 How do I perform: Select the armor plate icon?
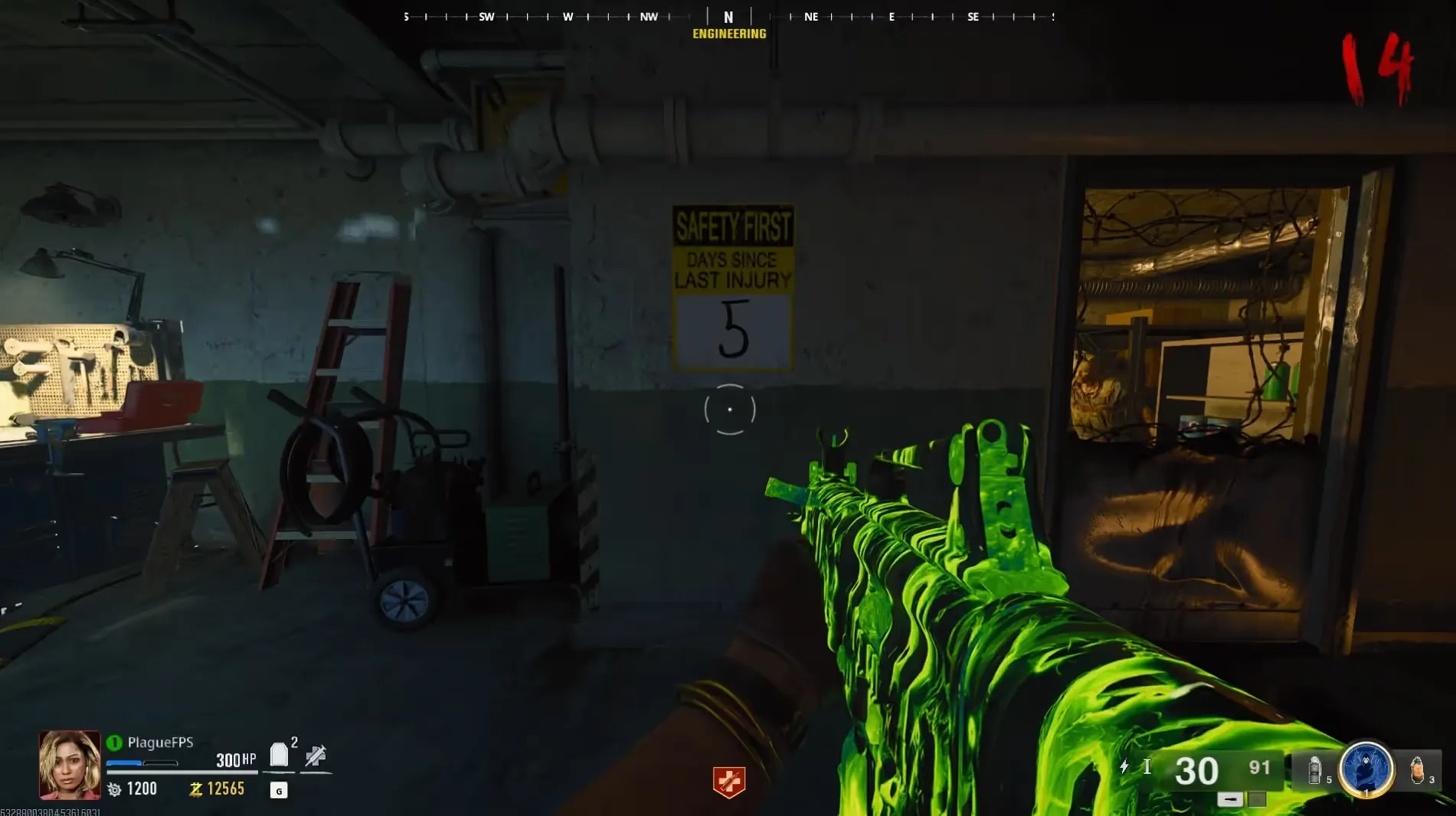point(279,756)
